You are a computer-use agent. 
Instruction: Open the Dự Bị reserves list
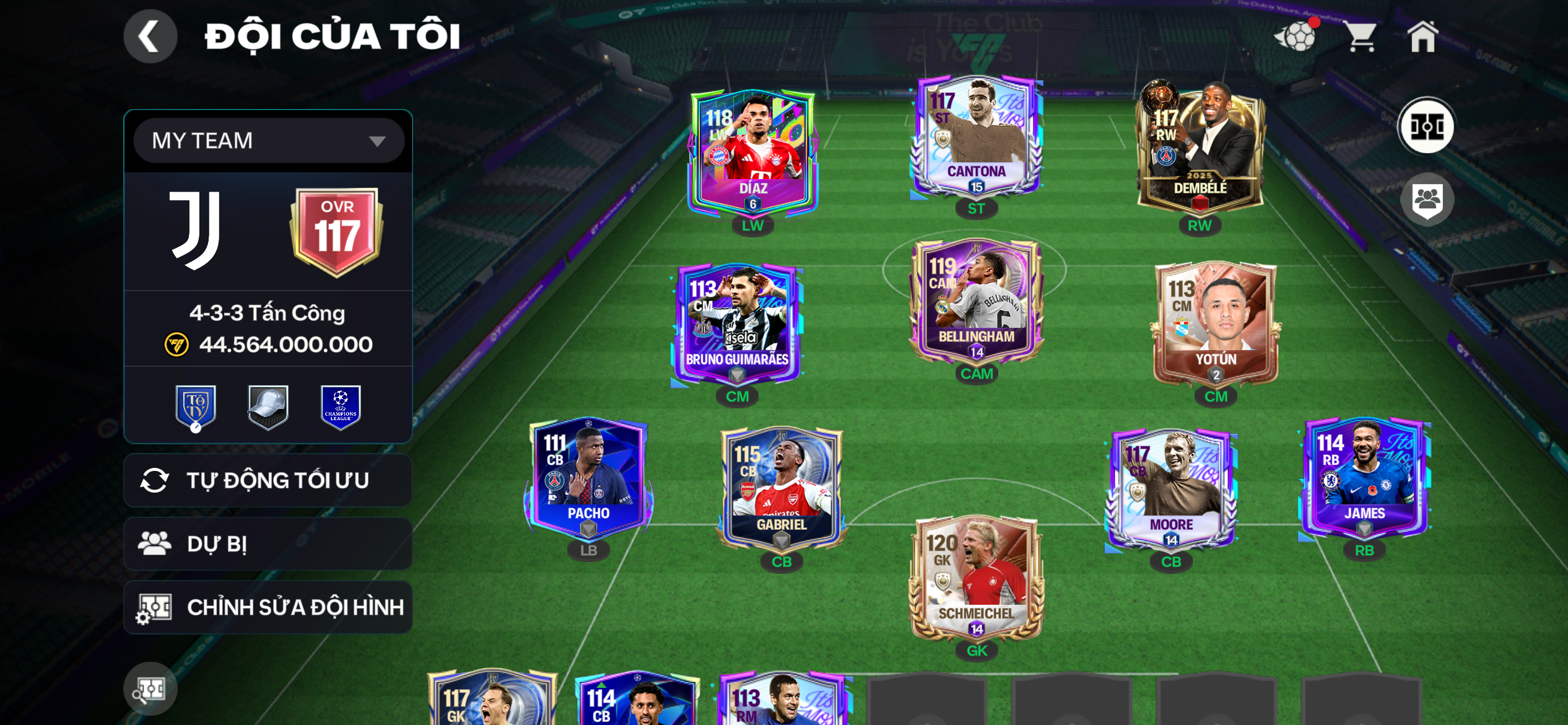coord(268,544)
